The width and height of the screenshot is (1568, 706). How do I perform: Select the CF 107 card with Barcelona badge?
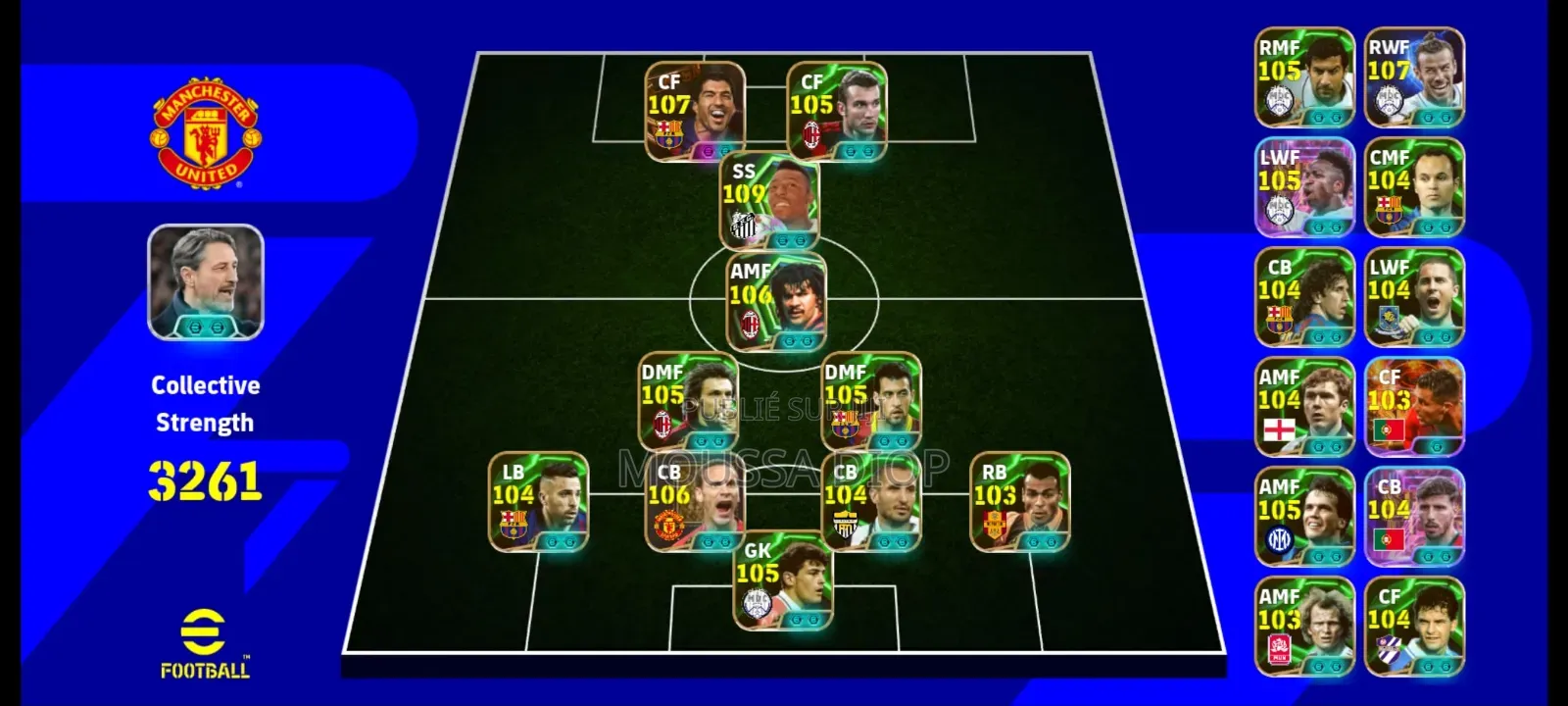click(x=695, y=111)
